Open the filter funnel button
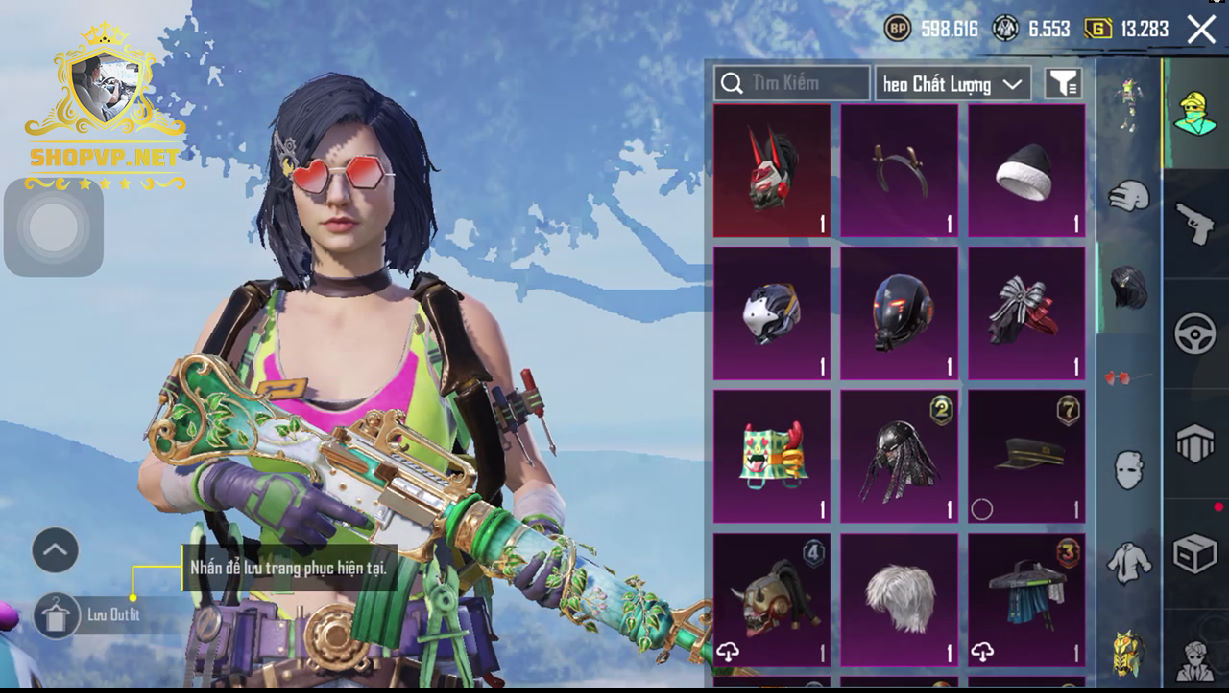The image size is (1229, 693). pos(1064,84)
